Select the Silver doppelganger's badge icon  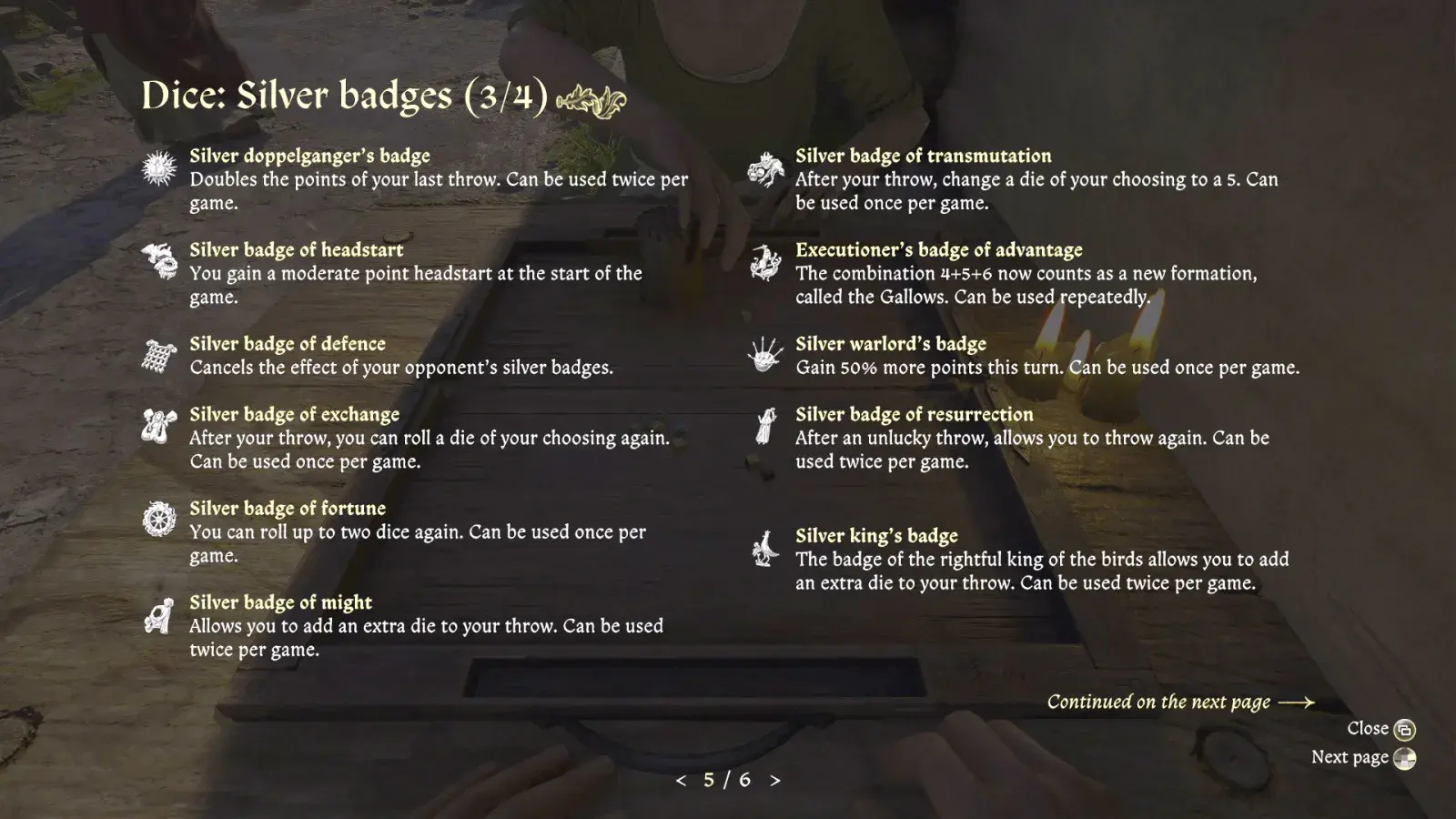[x=157, y=167]
